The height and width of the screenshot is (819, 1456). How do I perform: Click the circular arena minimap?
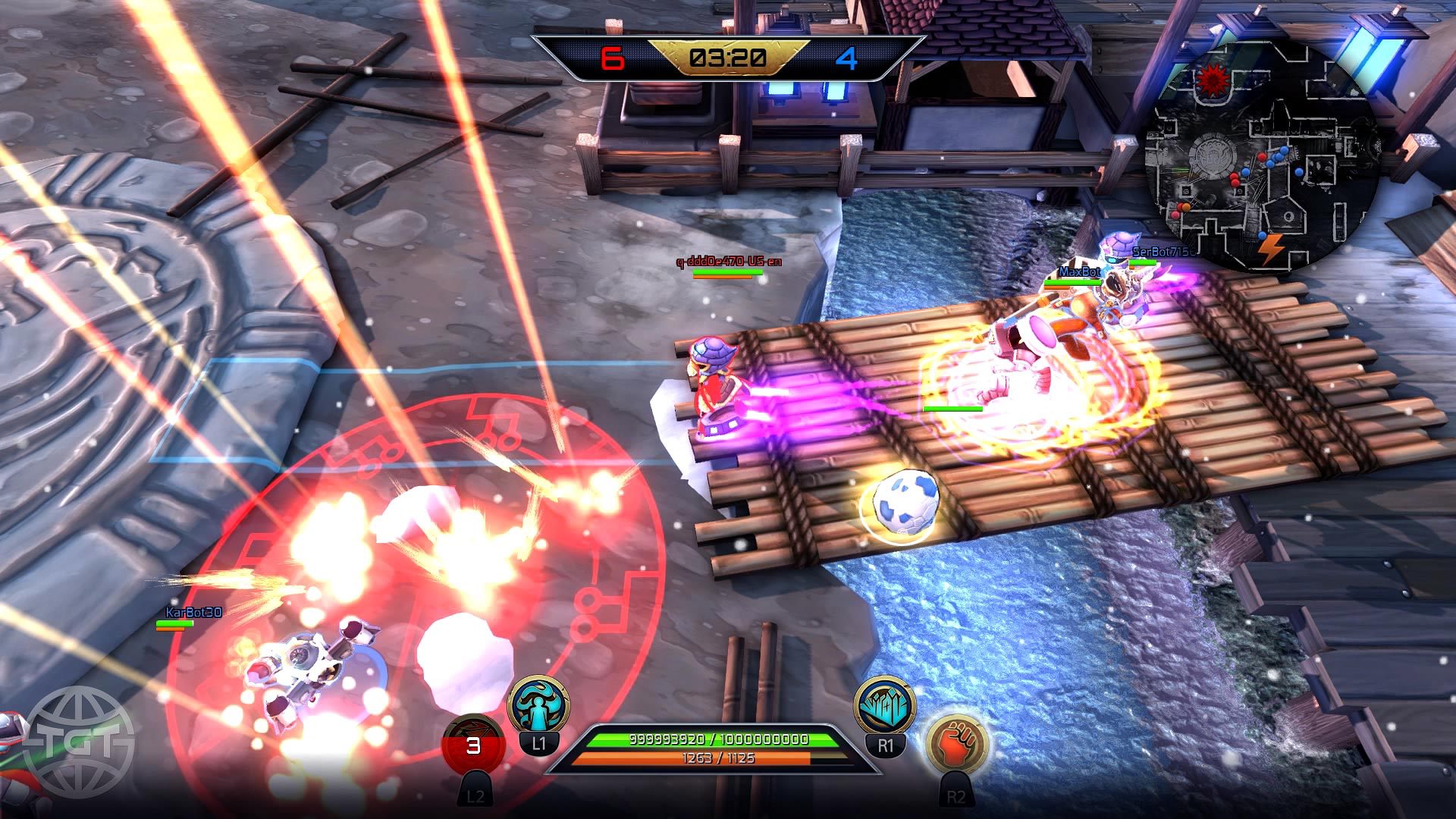1263,155
